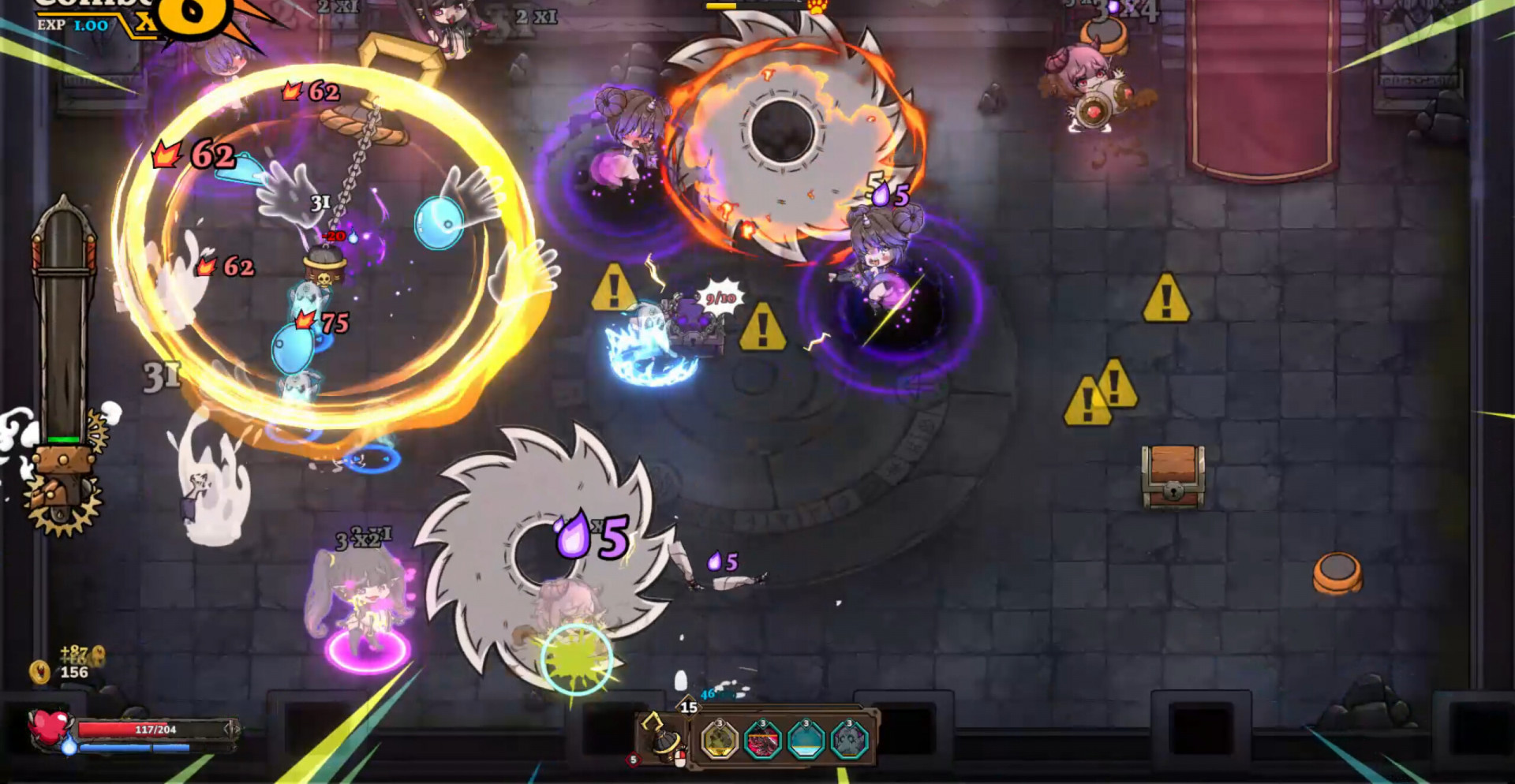The height and width of the screenshot is (784, 1515).
Task: Activate the red slash skill
Action: 762,741
